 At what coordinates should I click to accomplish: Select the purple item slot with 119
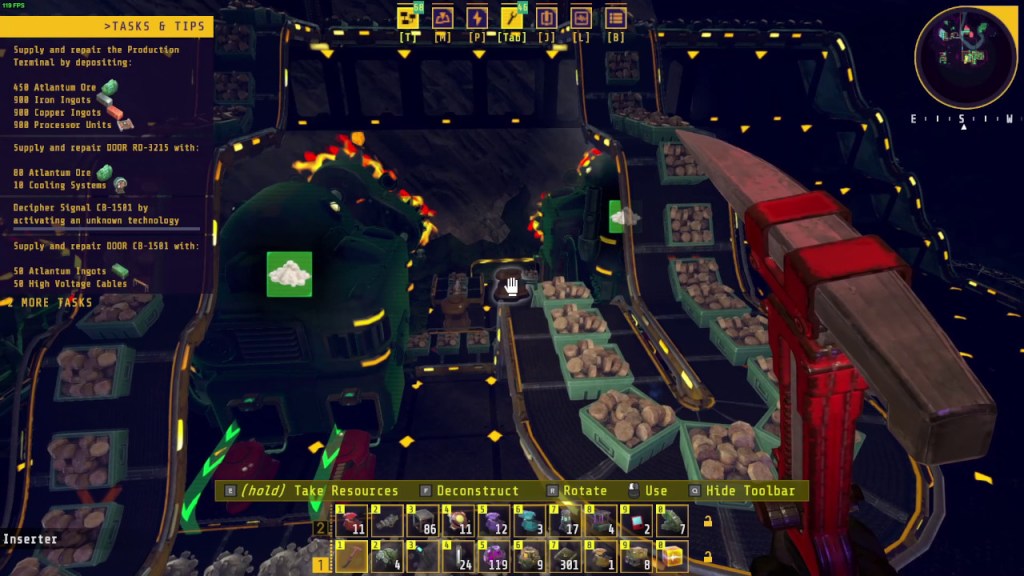coord(495,557)
